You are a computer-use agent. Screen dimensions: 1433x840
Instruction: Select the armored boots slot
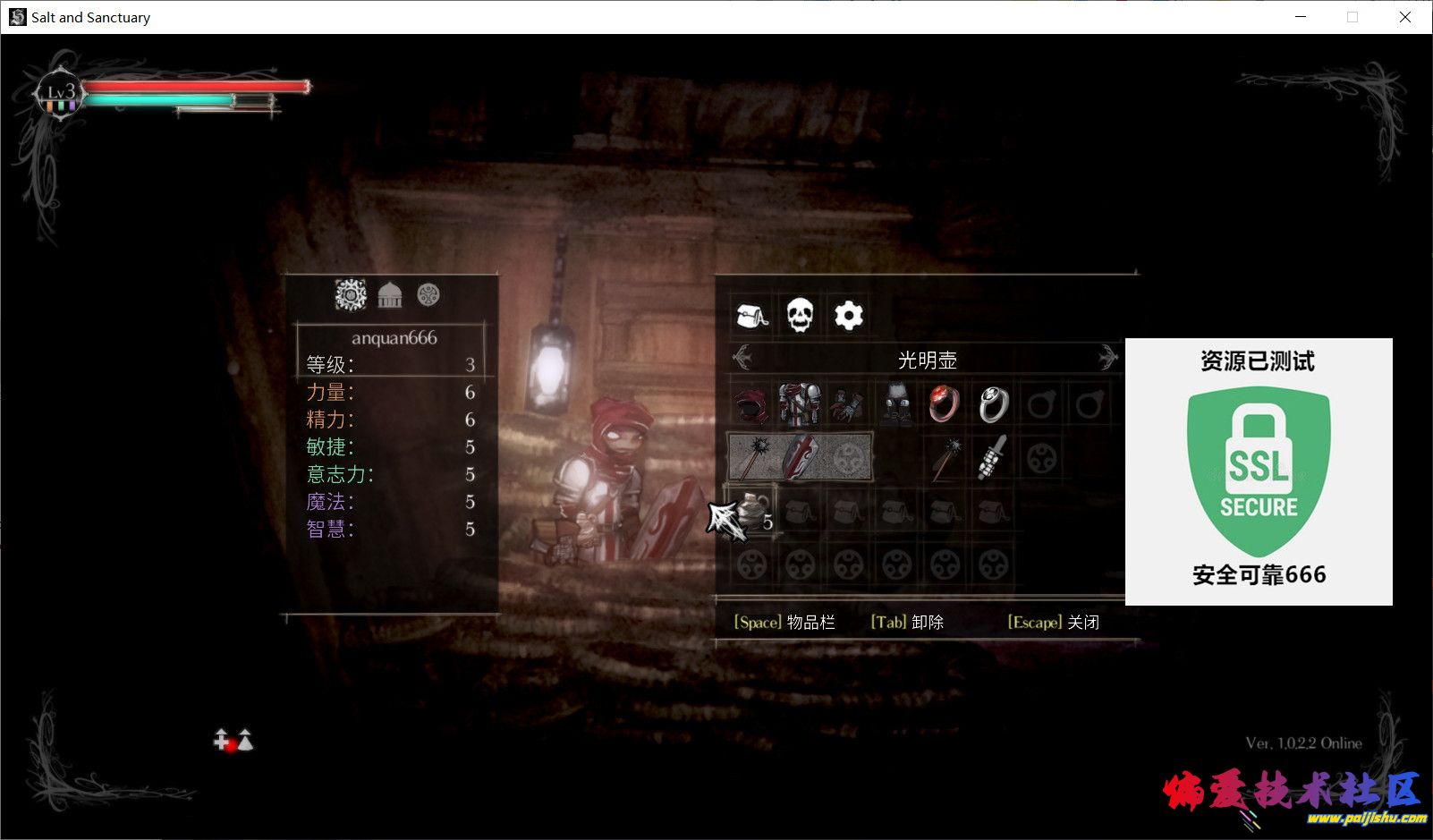click(896, 405)
